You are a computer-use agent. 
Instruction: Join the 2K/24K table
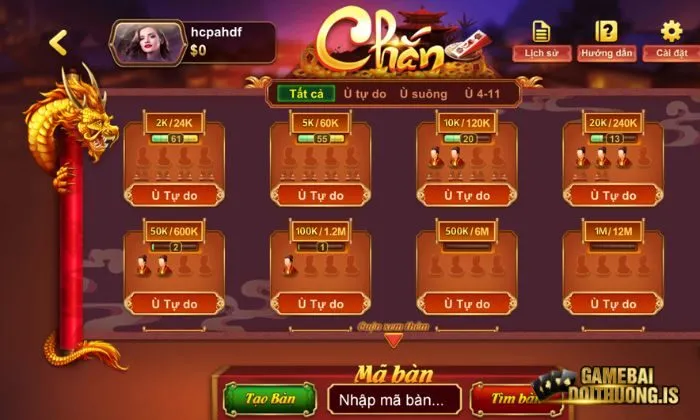tap(174, 160)
